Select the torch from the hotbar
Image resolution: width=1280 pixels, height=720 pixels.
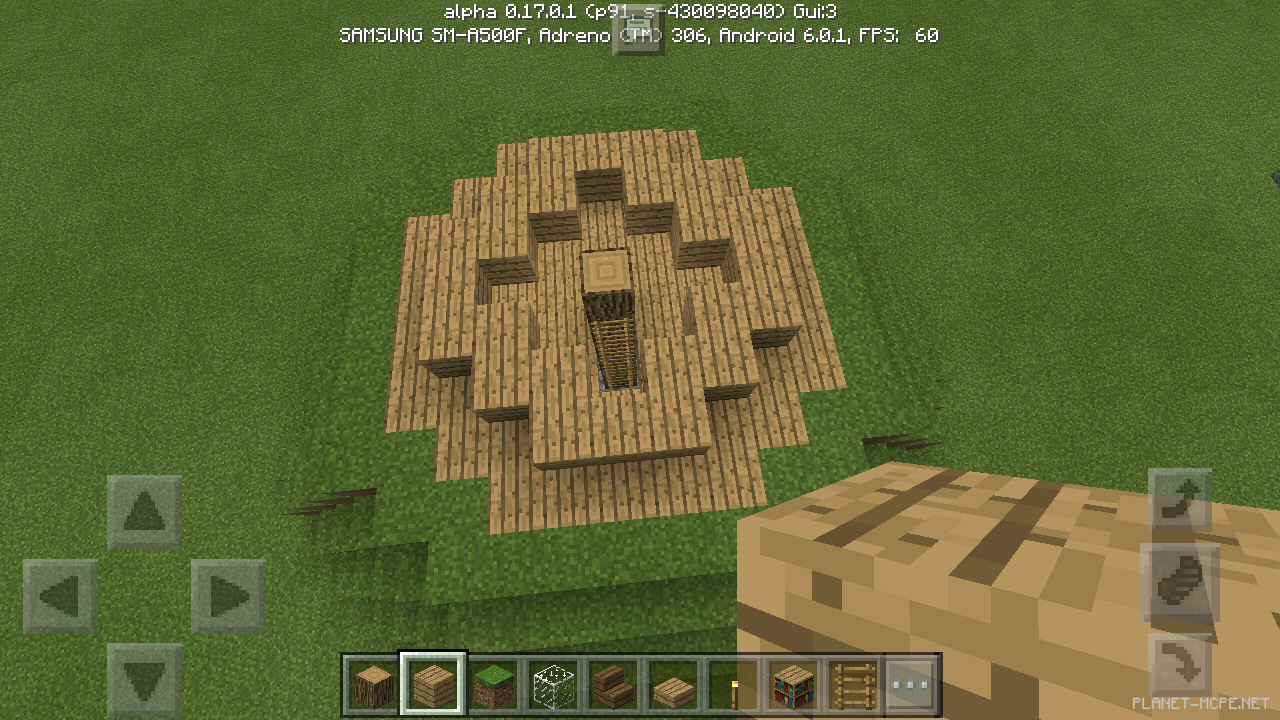[732, 683]
